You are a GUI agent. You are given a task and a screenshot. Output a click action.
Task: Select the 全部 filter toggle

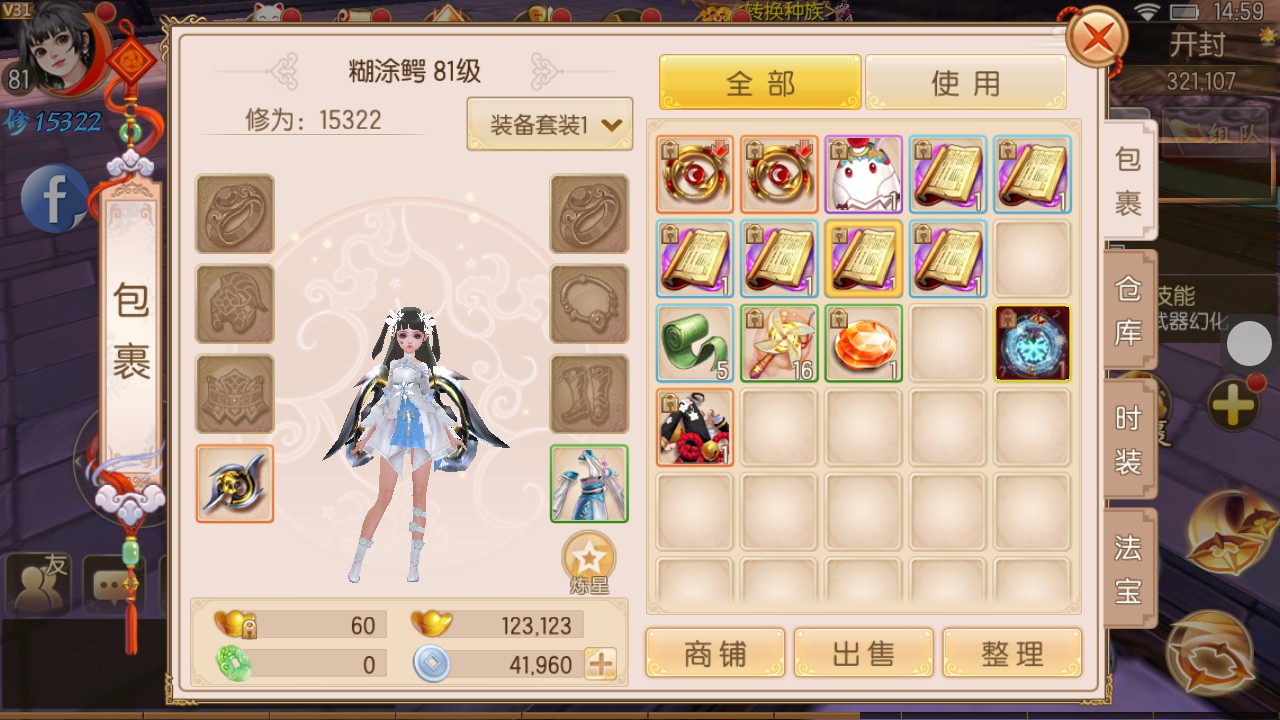(759, 83)
